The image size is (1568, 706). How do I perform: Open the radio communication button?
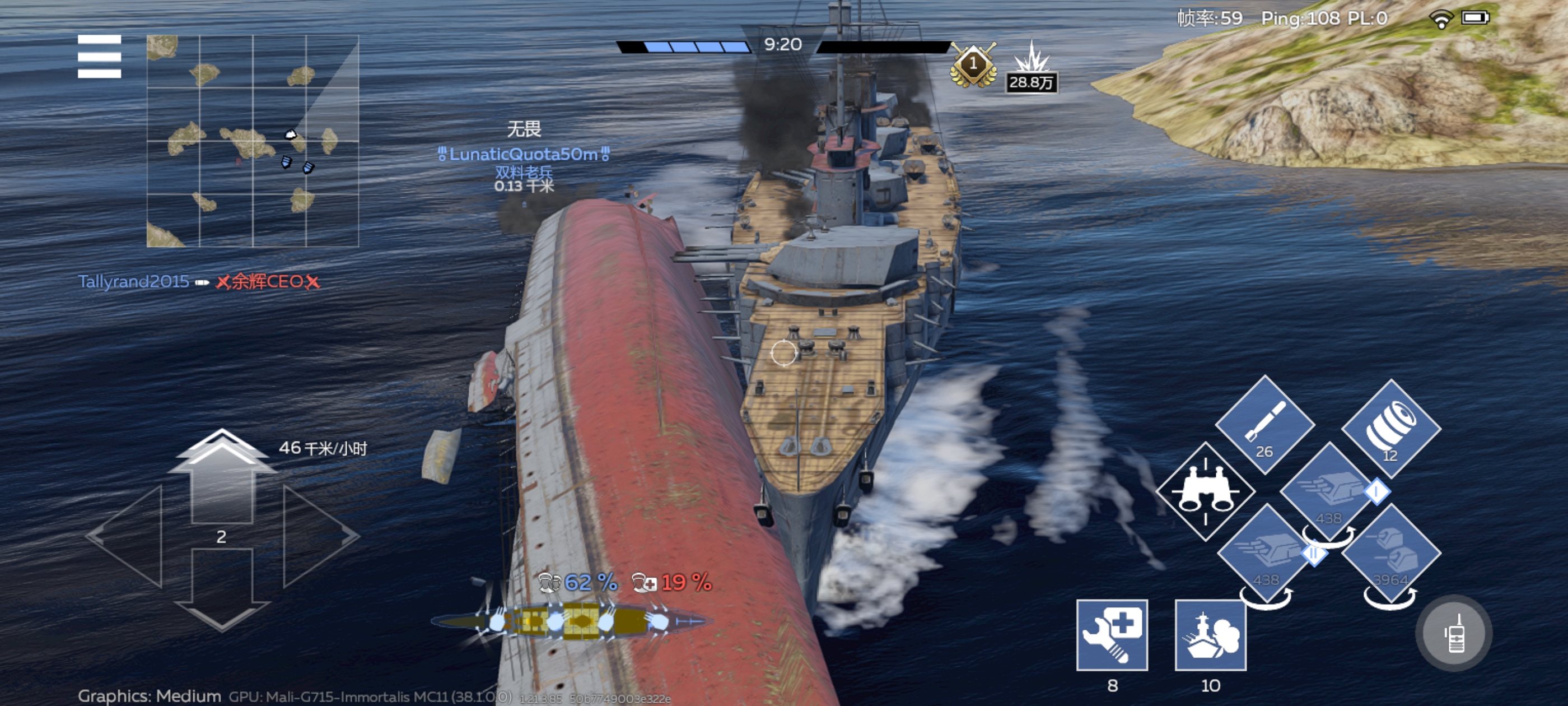(1454, 634)
